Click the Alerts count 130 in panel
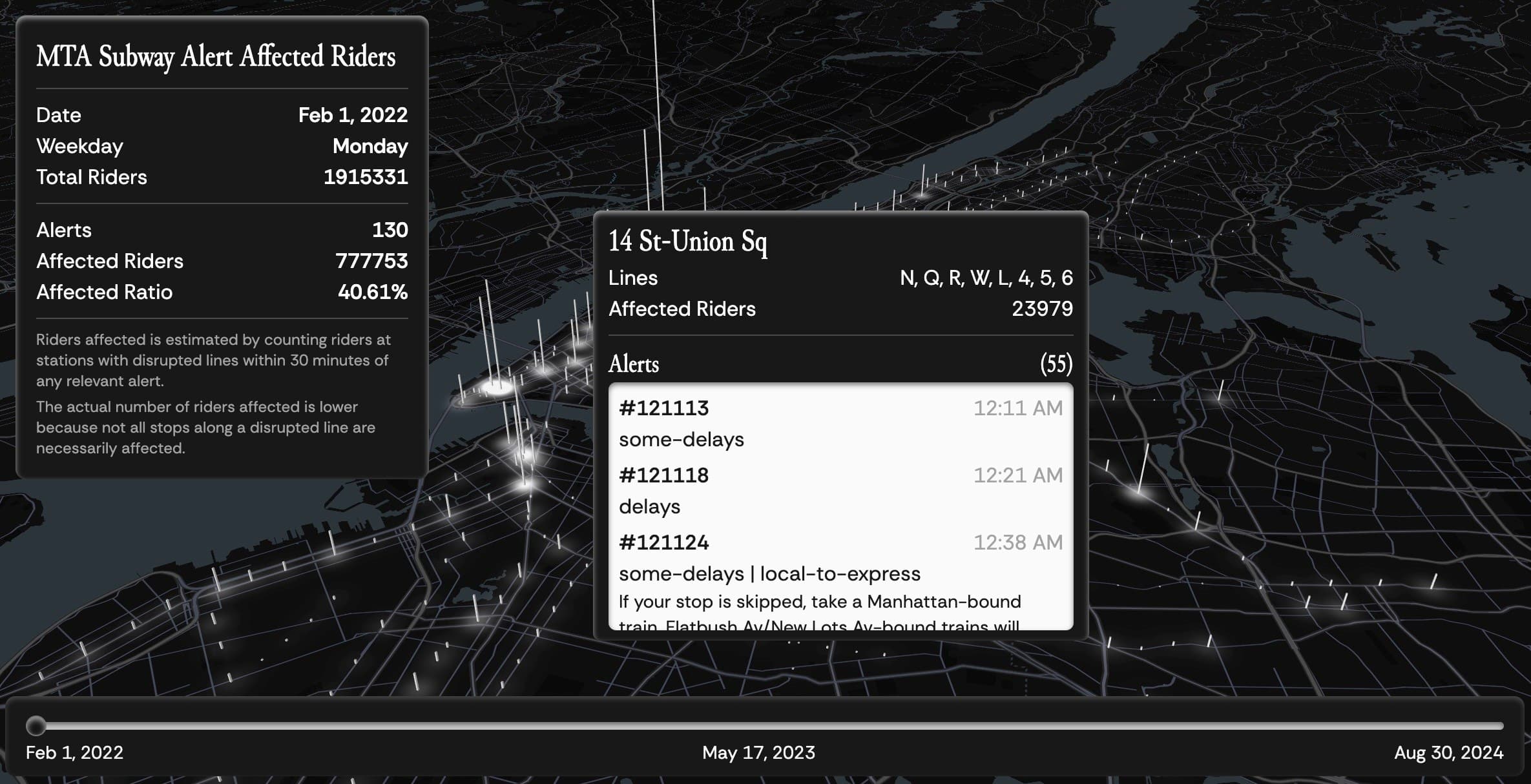Image resolution: width=1531 pixels, height=784 pixels. (x=392, y=229)
